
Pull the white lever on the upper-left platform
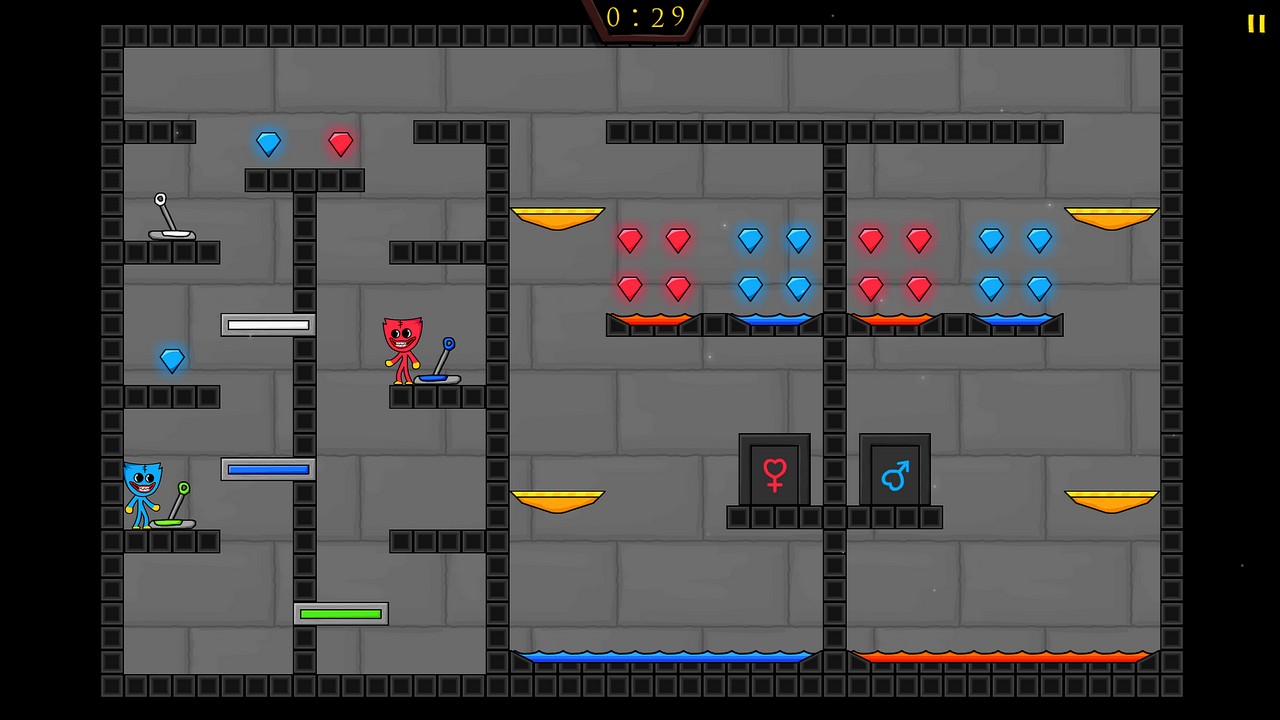tap(168, 215)
